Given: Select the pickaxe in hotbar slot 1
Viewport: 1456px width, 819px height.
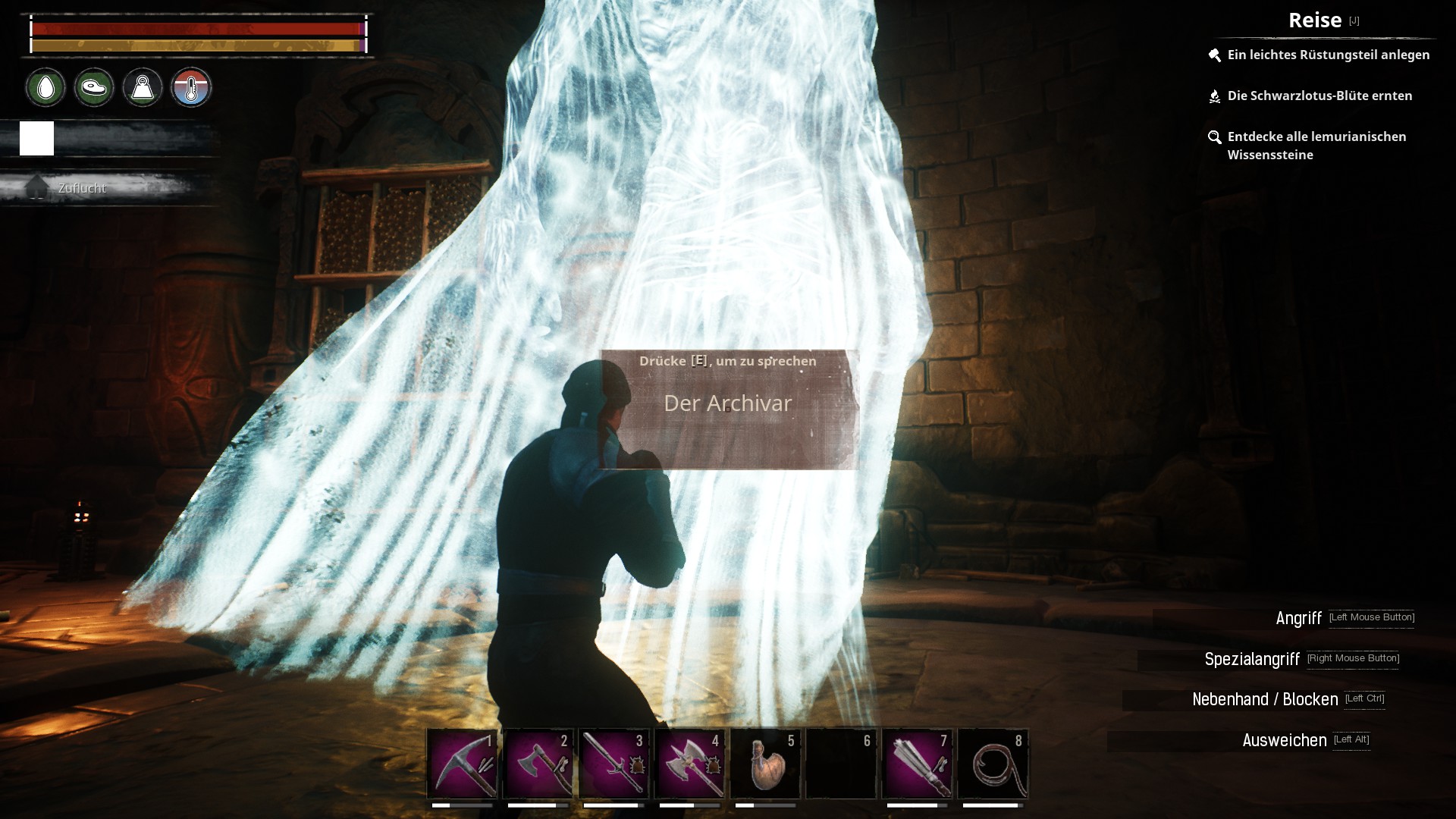Looking at the screenshot, I should coord(462,764).
